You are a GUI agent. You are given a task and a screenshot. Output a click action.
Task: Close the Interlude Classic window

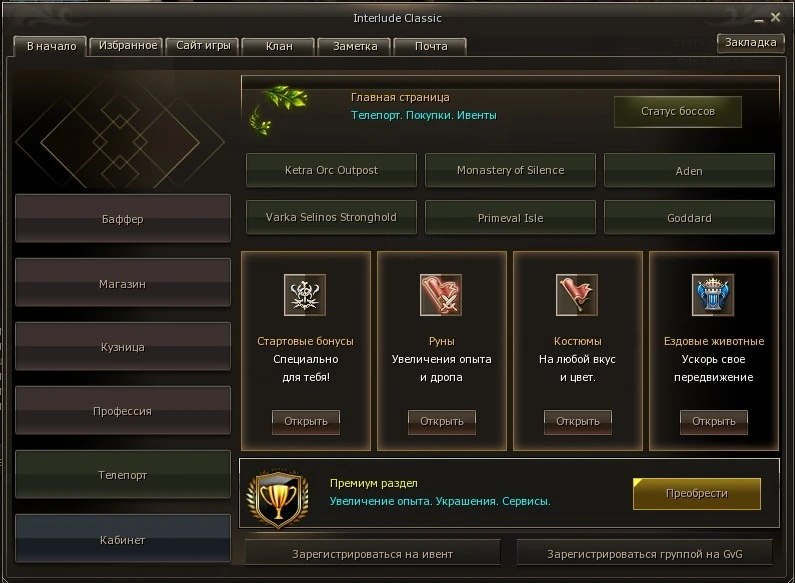(774, 18)
